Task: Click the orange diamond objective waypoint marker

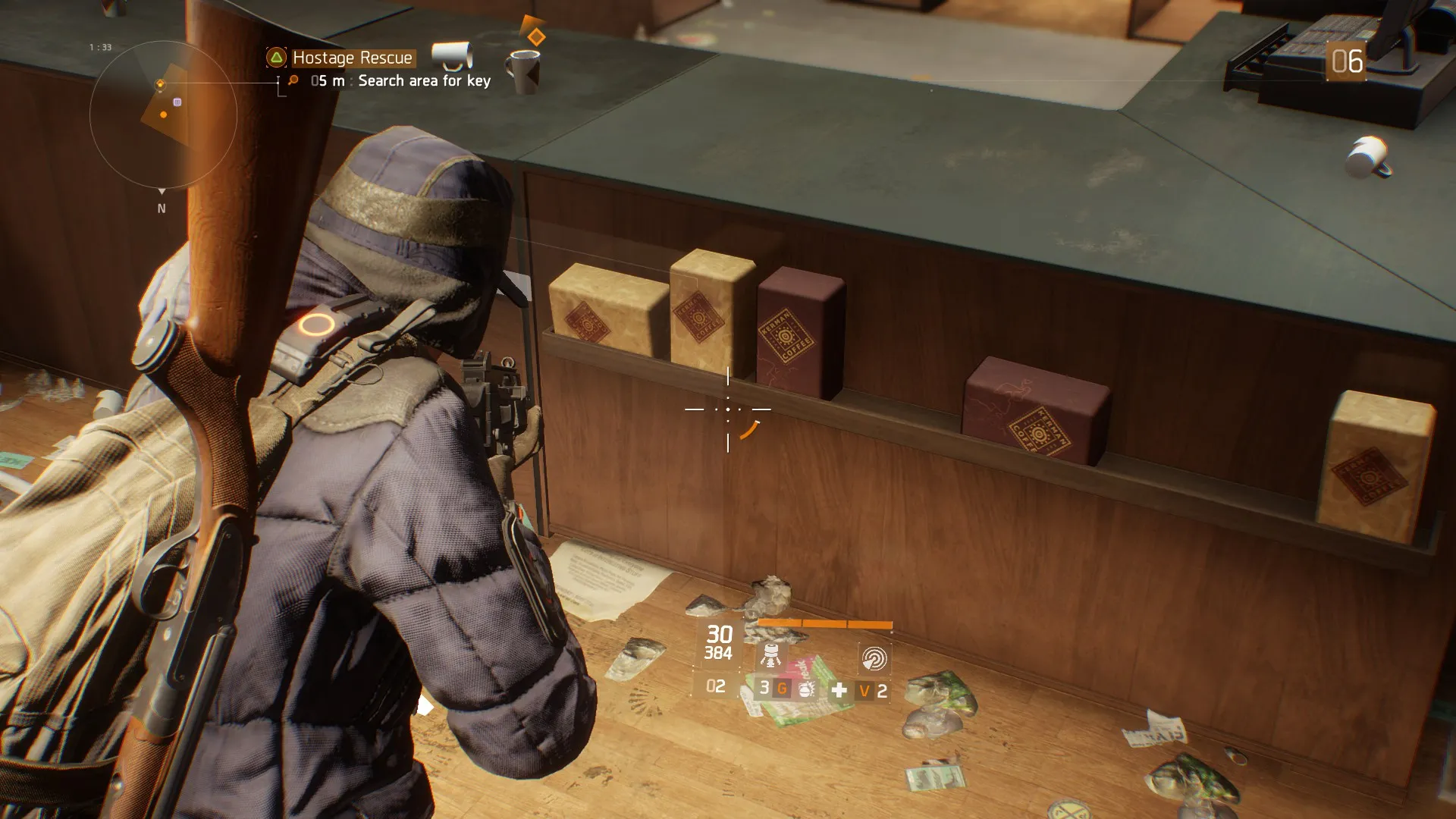Action: tap(536, 36)
